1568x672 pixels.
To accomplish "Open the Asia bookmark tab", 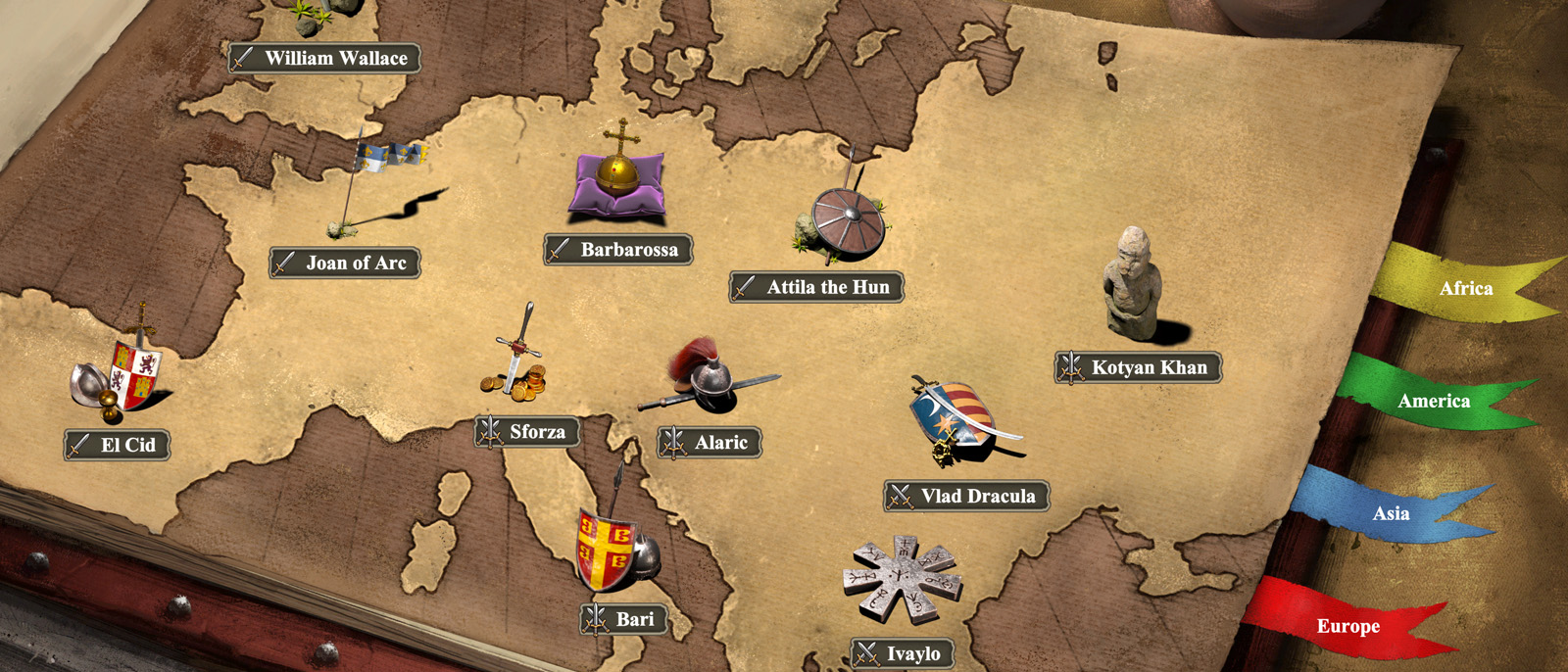I will pos(1390,513).
